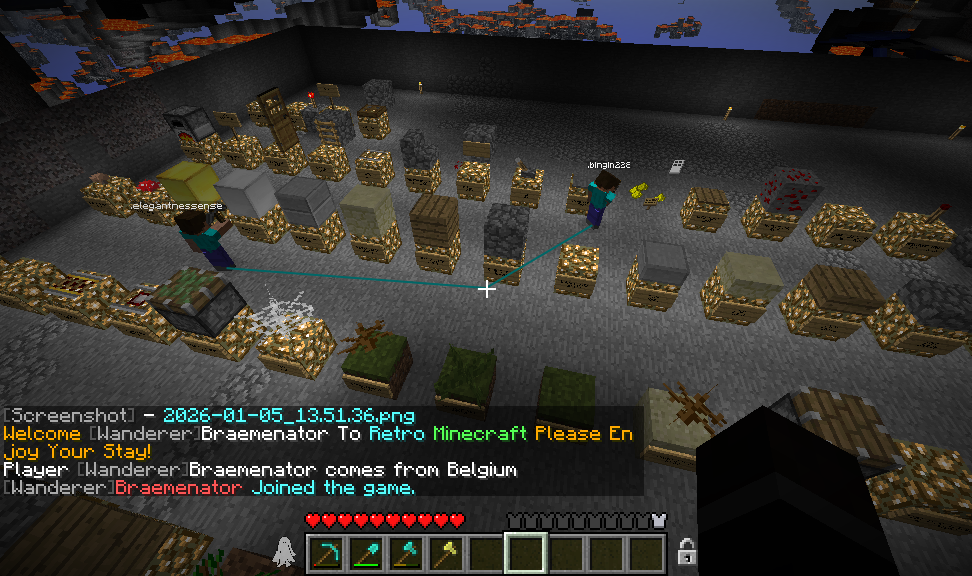This screenshot has width=972, height=576.
Task: Switch to the golden axe slot
Action: 446,552
